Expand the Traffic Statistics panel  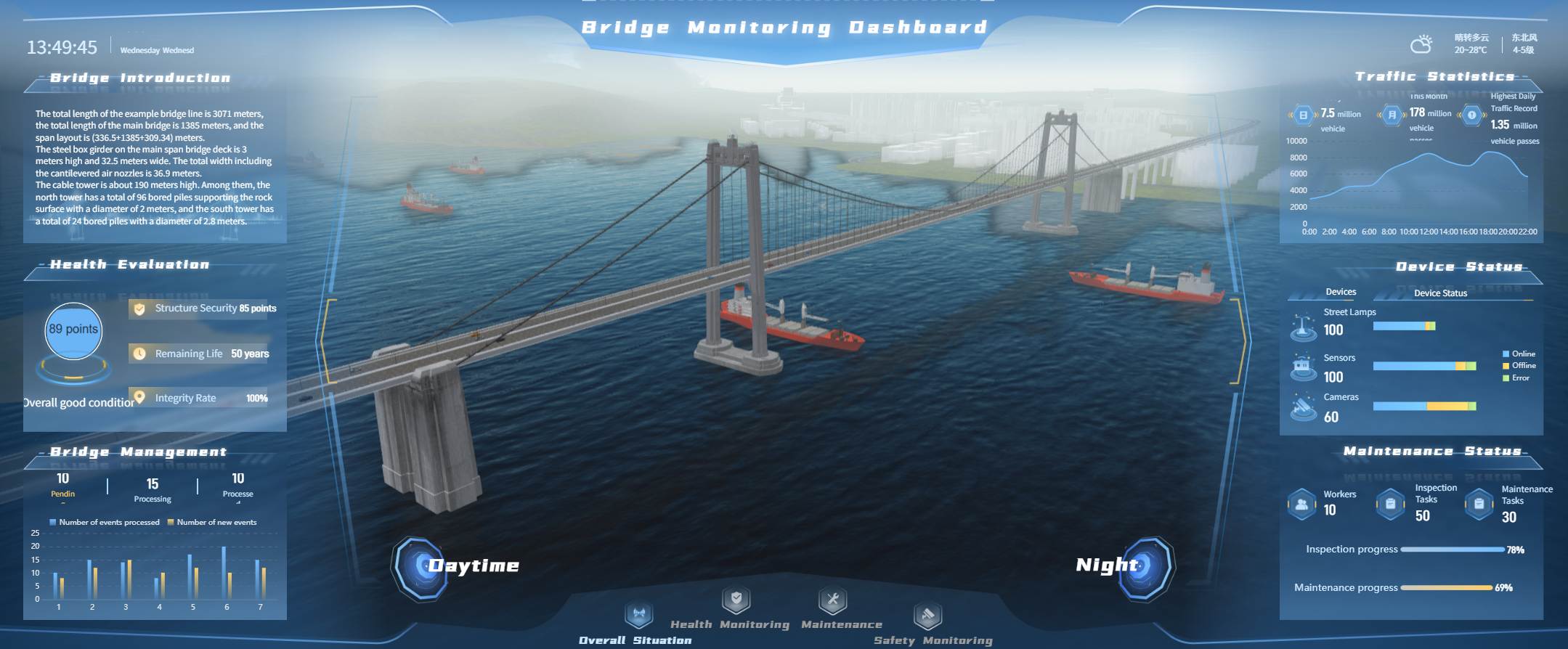pos(1434,75)
